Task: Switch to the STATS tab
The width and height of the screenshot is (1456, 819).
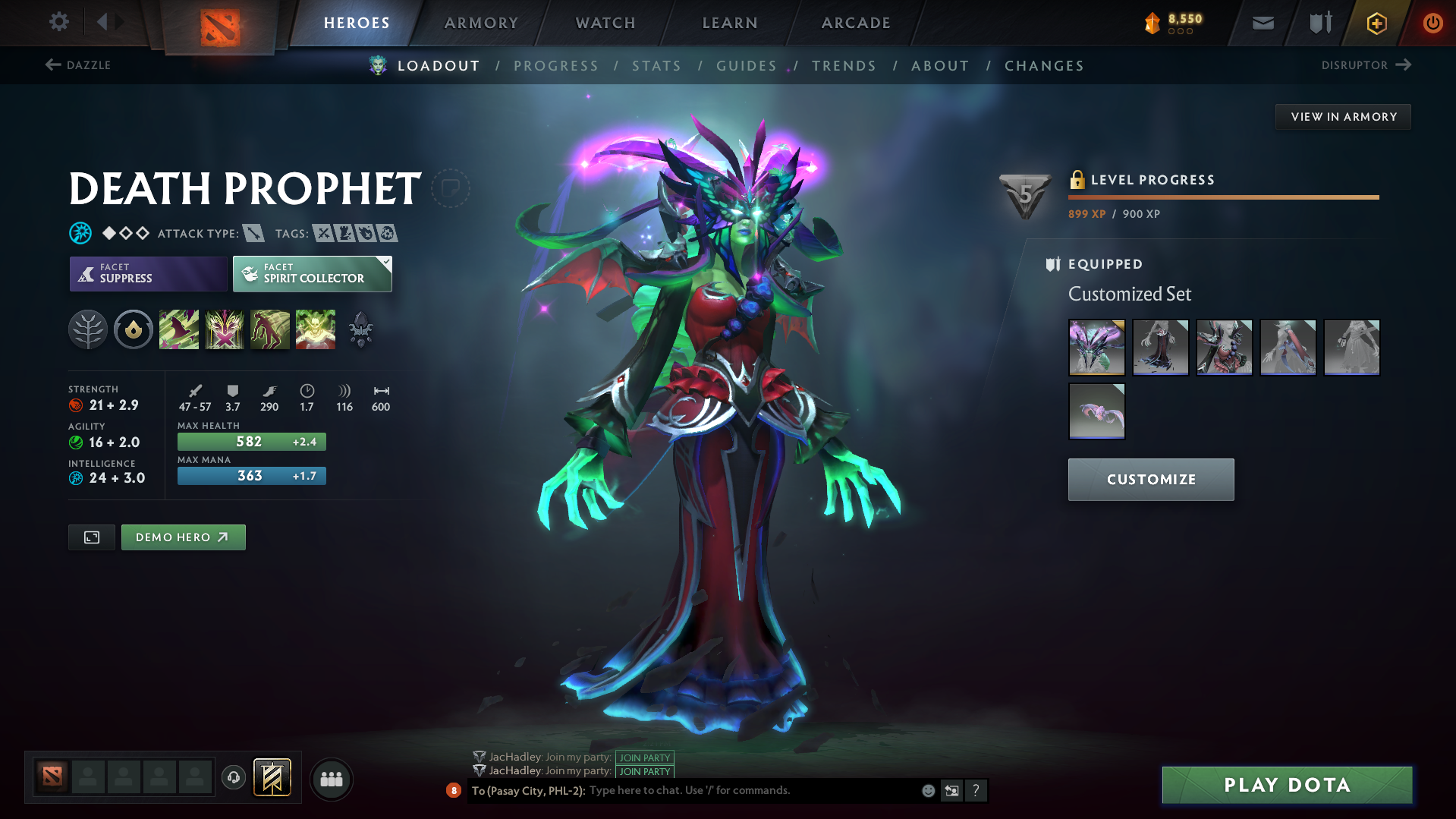Action: pos(656,66)
